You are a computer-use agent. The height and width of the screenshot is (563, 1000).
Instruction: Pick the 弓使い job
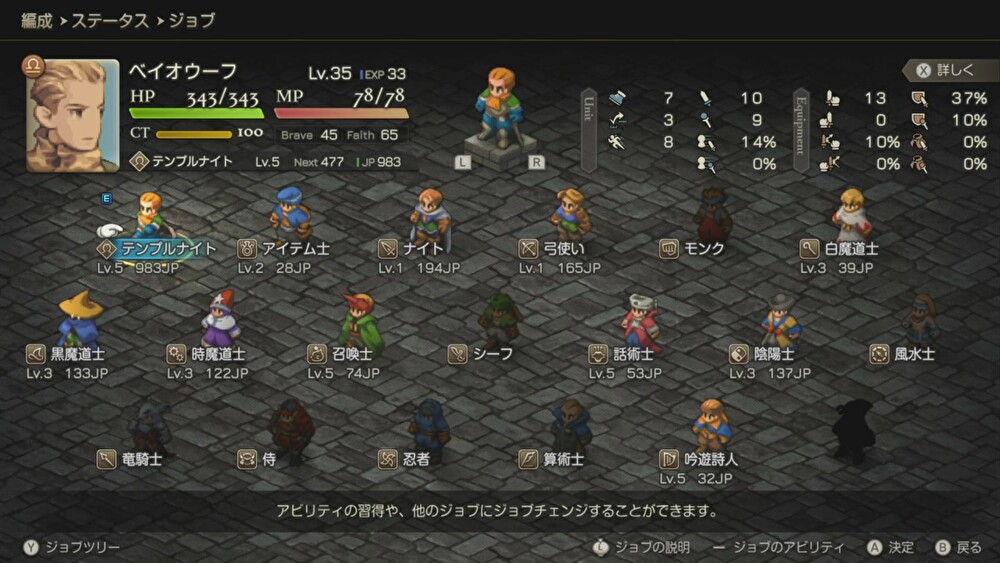pos(564,248)
